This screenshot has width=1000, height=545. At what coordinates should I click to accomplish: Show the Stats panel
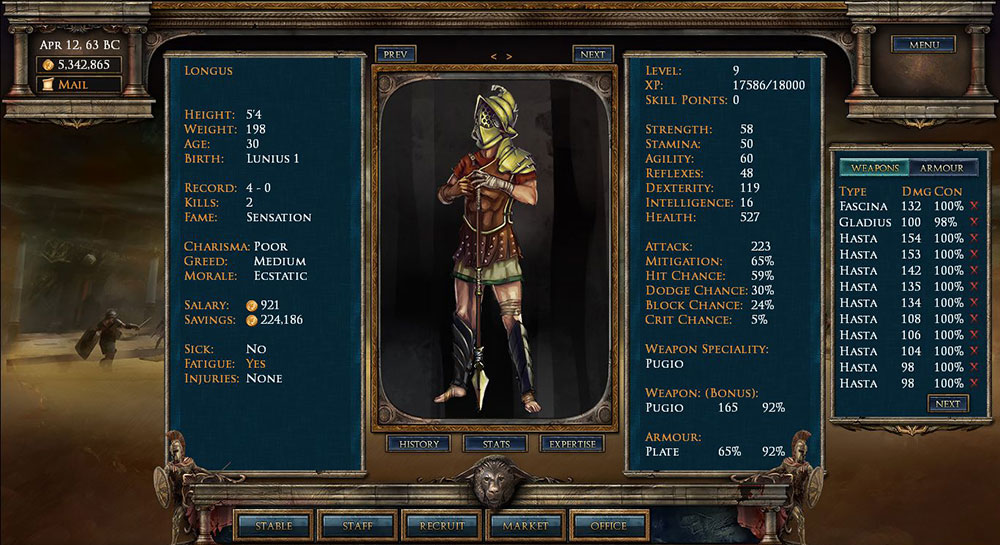[x=496, y=443]
